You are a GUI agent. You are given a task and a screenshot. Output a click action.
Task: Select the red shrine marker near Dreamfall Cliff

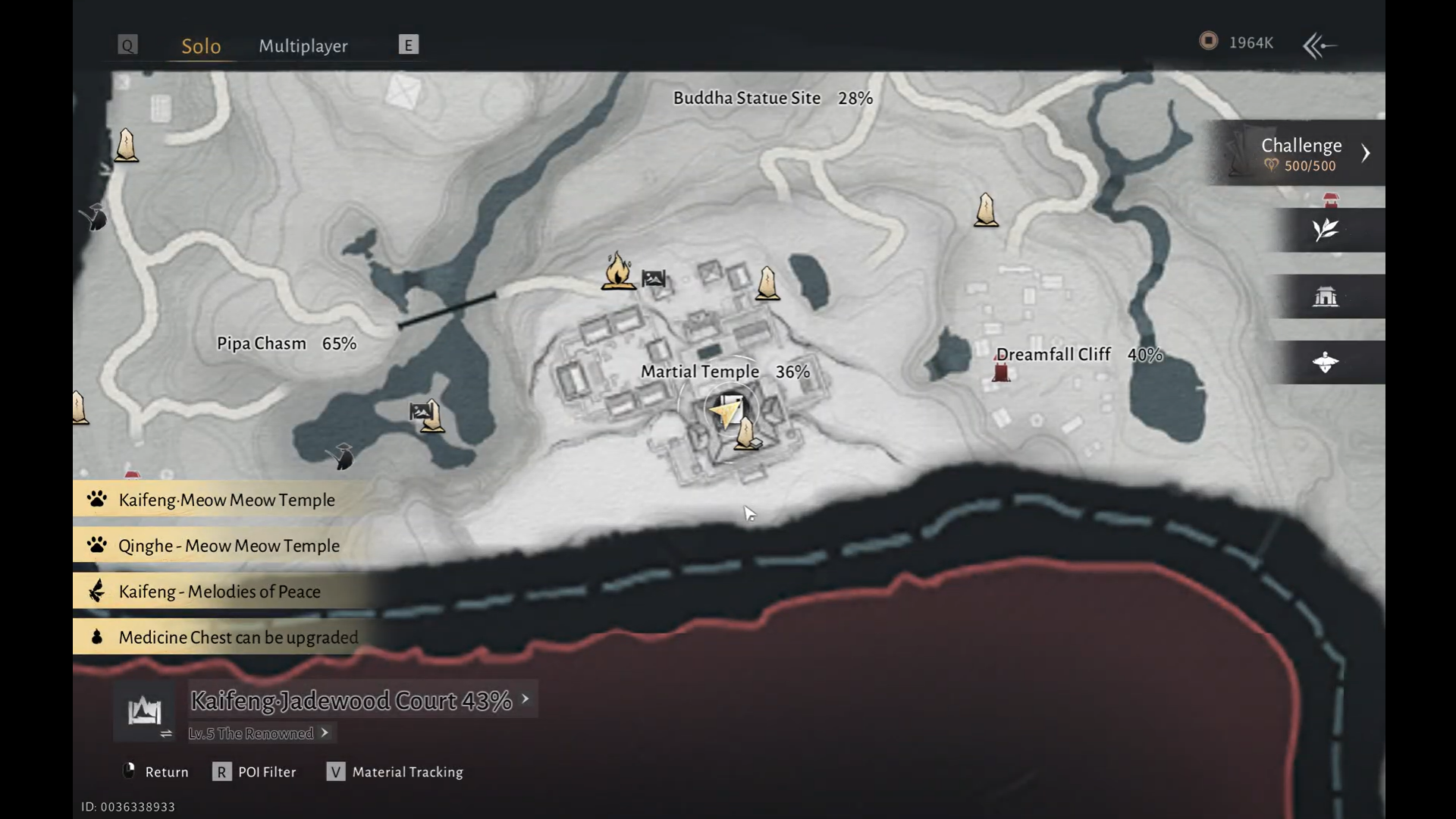click(x=1001, y=372)
